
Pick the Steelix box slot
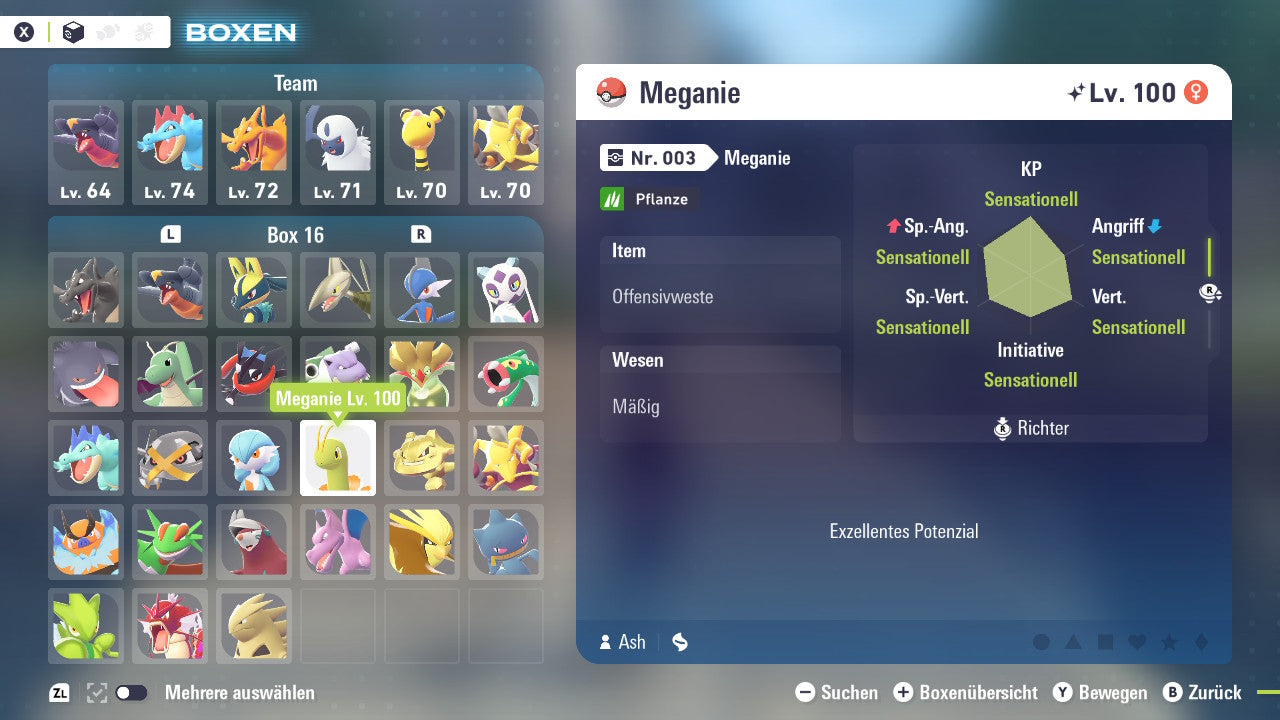coord(170,458)
